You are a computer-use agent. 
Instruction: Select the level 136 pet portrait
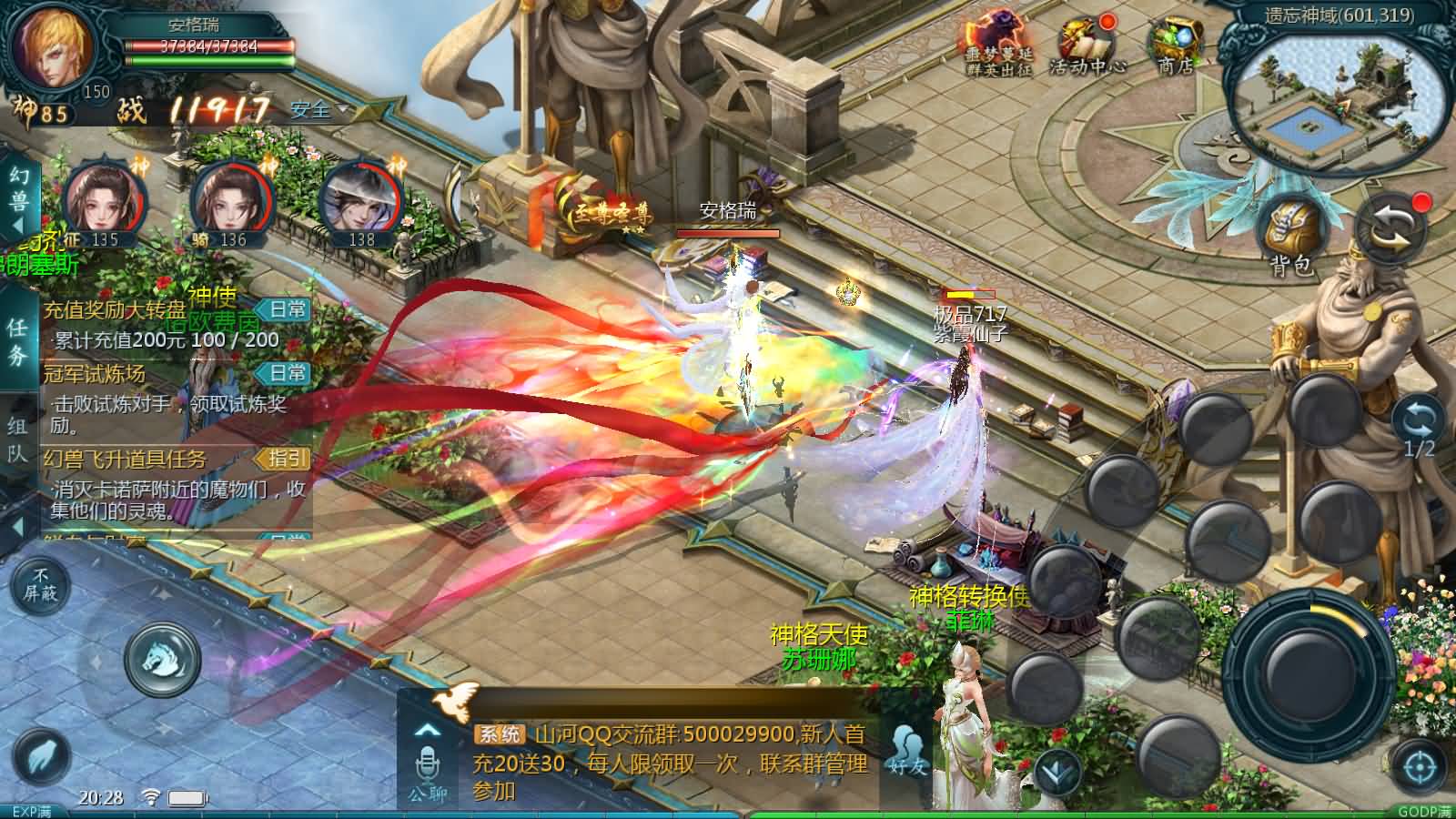coord(231,202)
